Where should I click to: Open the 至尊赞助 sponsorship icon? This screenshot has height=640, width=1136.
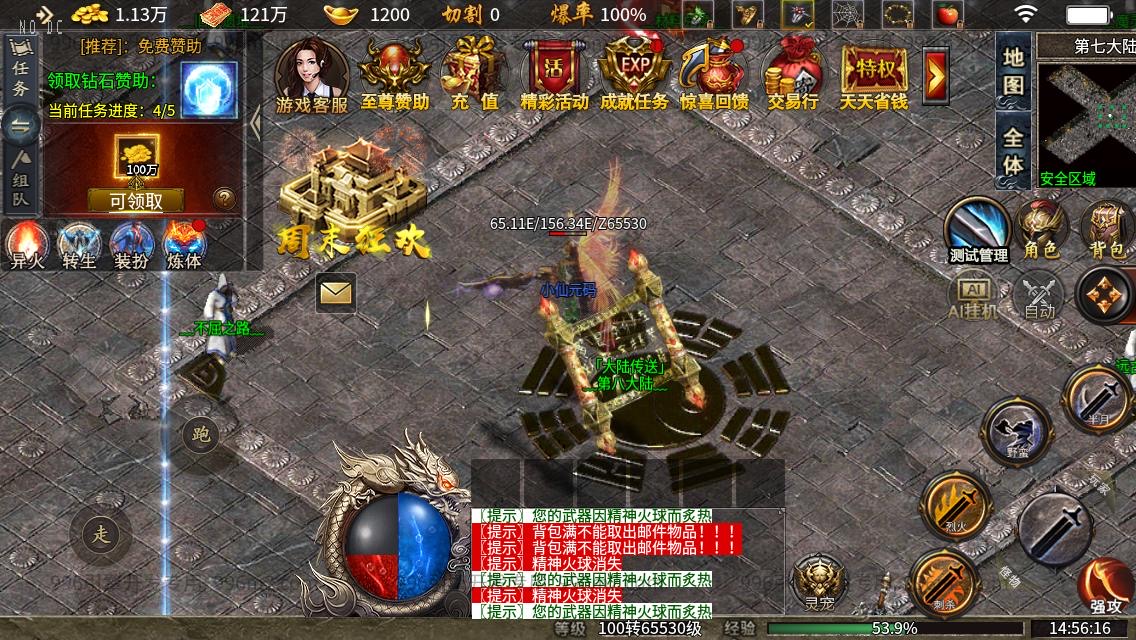[394, 70]
